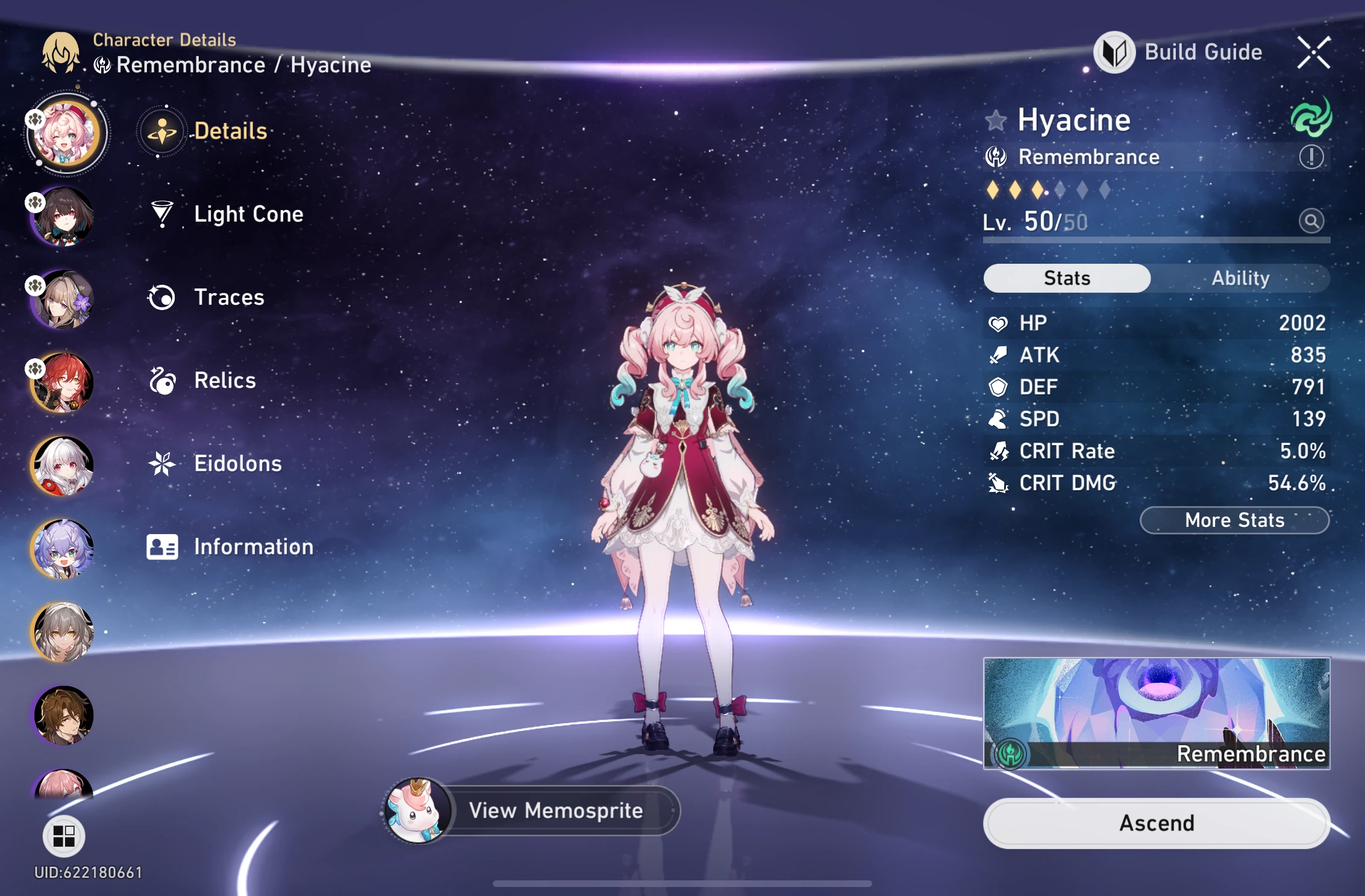Switch to the Stats tab

[x=1066, y=278]
